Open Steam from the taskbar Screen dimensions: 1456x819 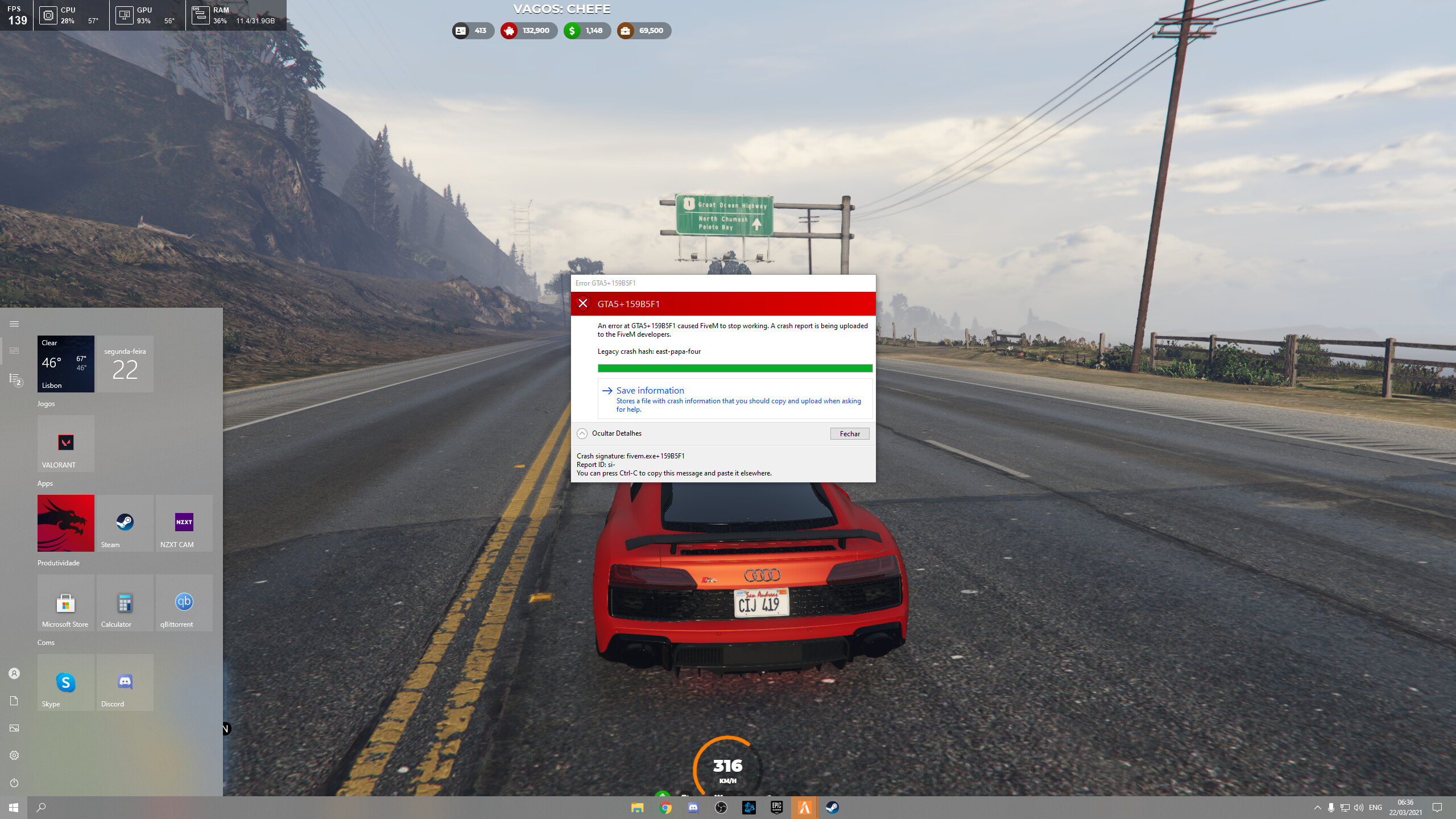point(832,807)
